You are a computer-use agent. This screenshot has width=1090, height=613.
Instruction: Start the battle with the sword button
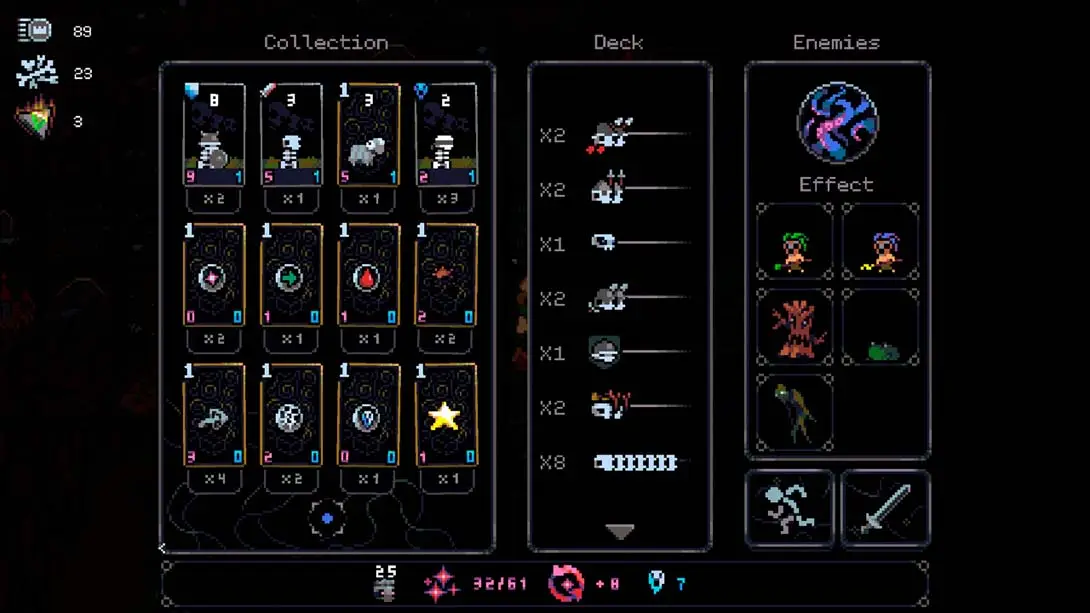coord(885,508)
